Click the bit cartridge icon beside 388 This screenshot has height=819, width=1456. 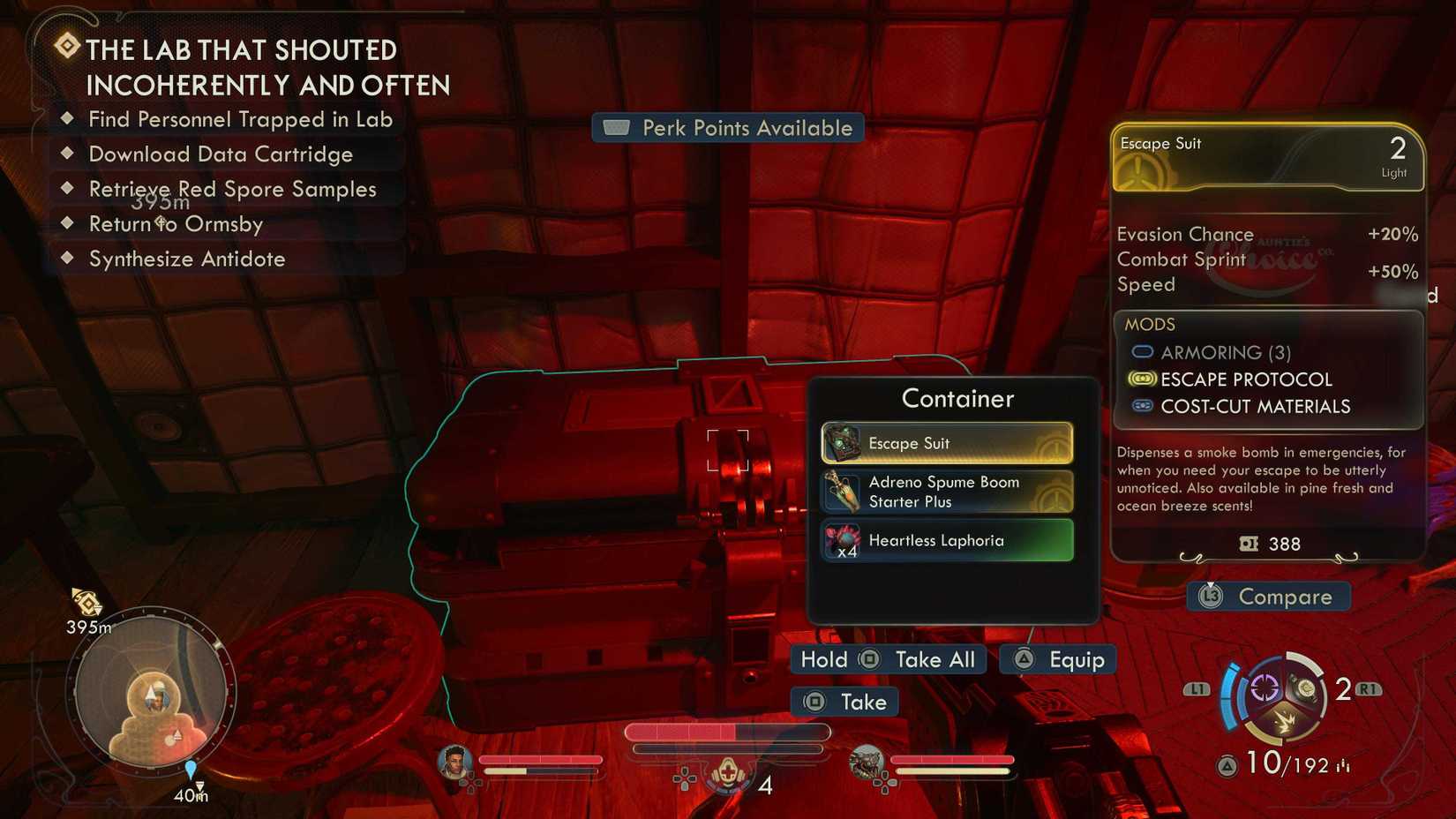point(1248,544)
